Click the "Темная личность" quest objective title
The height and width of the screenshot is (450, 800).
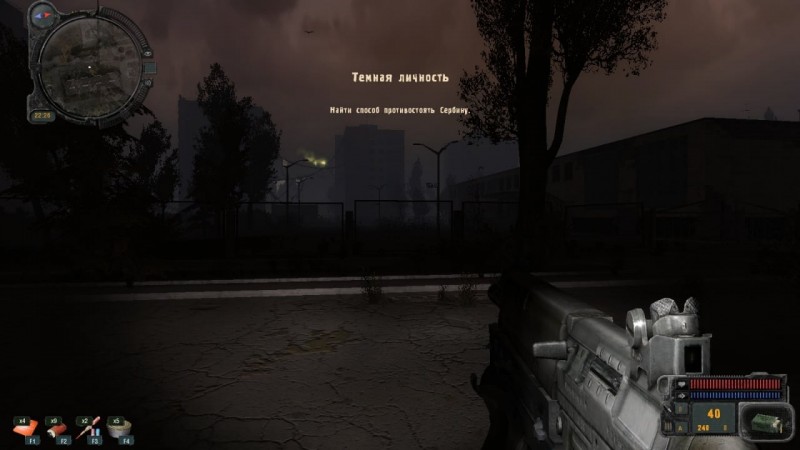tap(400, 77)
